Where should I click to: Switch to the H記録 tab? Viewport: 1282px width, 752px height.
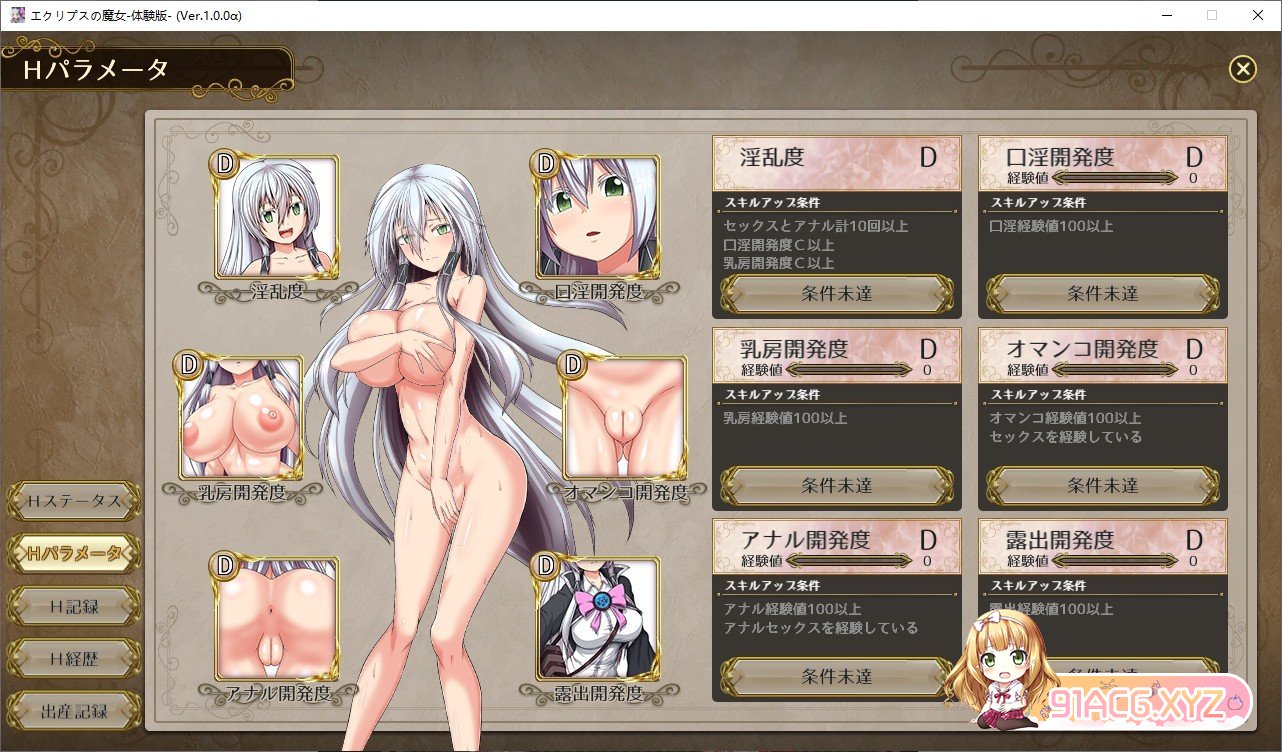73,605
